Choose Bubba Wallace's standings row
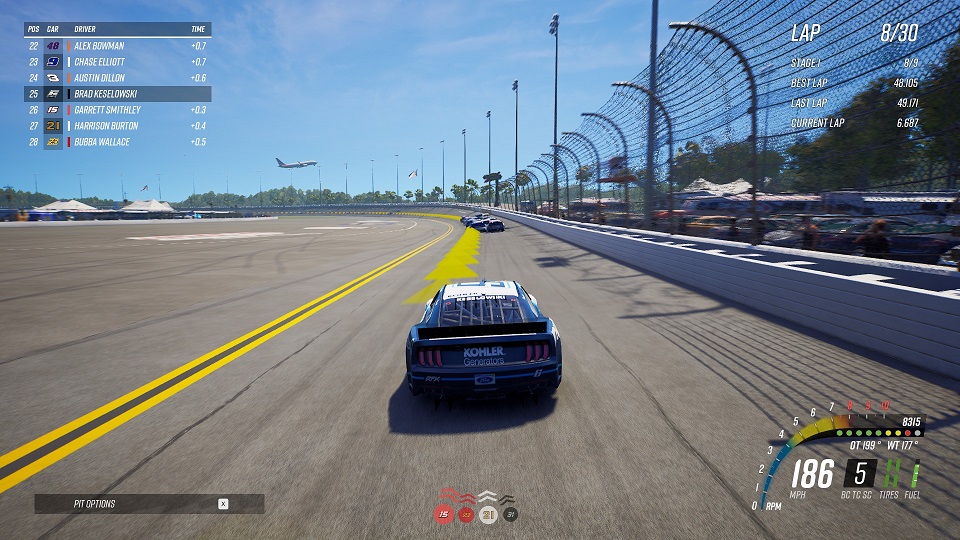The width and height of the screenshot is (960, 540). pos(118,142)
